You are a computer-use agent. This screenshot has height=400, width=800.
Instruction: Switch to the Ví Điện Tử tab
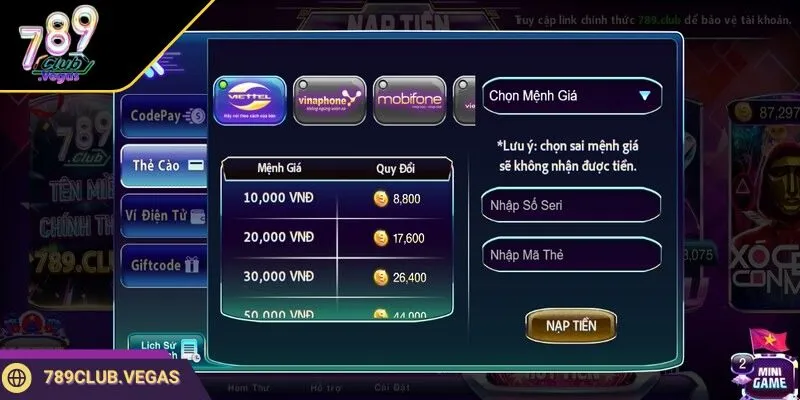(164, 215)
